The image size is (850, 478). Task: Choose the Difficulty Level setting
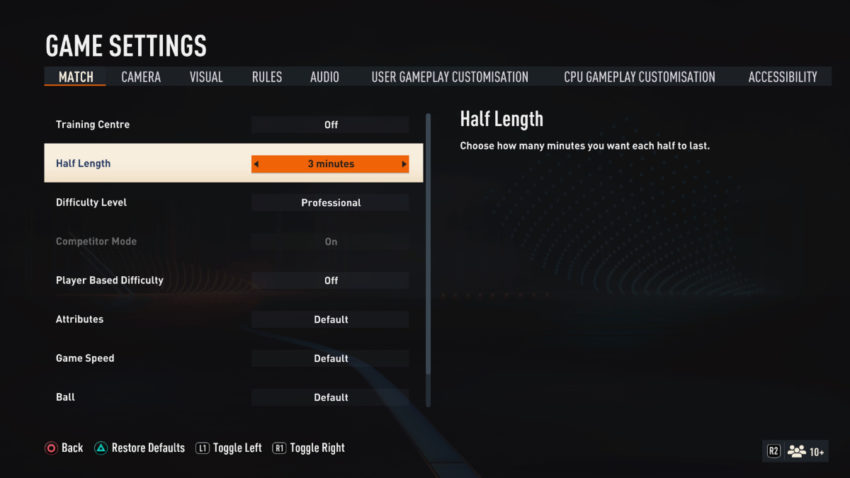(x=232, y=203)
